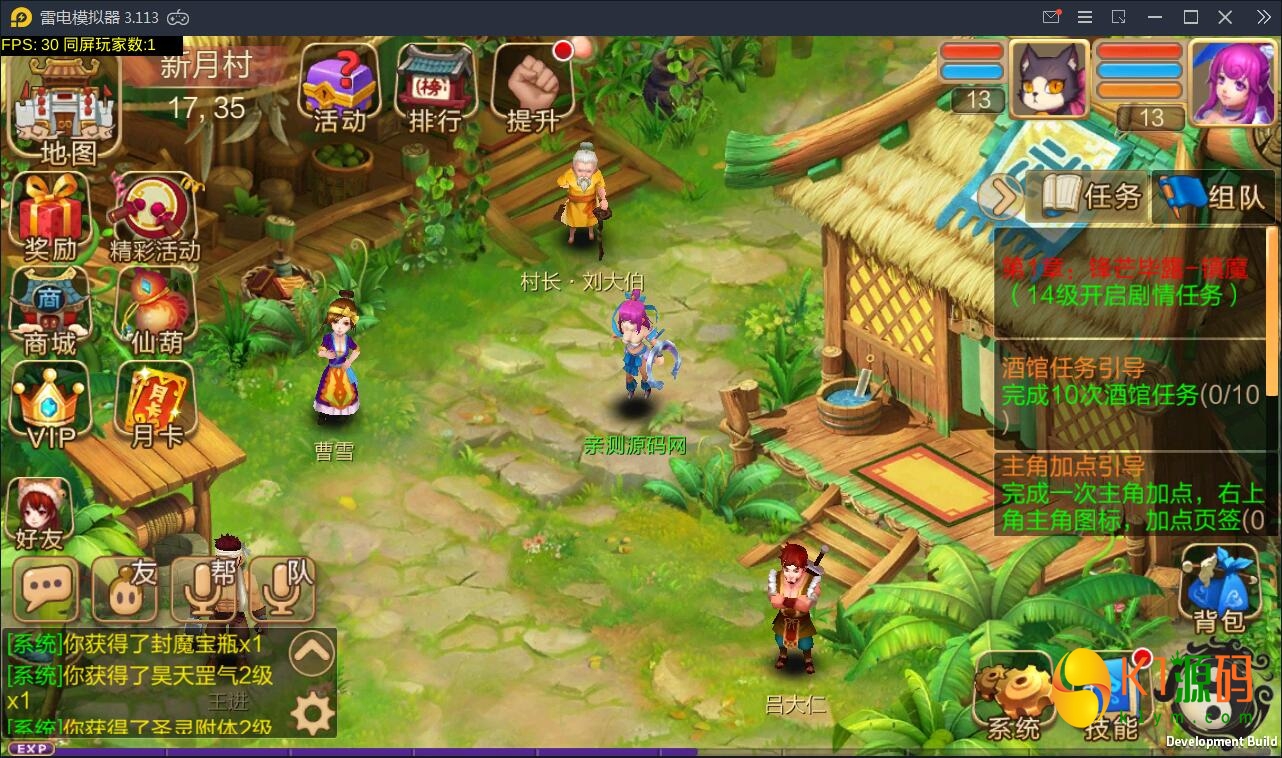Collapse quest panel with arrow button
Image resolution: width=1282 pixels, height=758 pixels.
pos(999,197)
